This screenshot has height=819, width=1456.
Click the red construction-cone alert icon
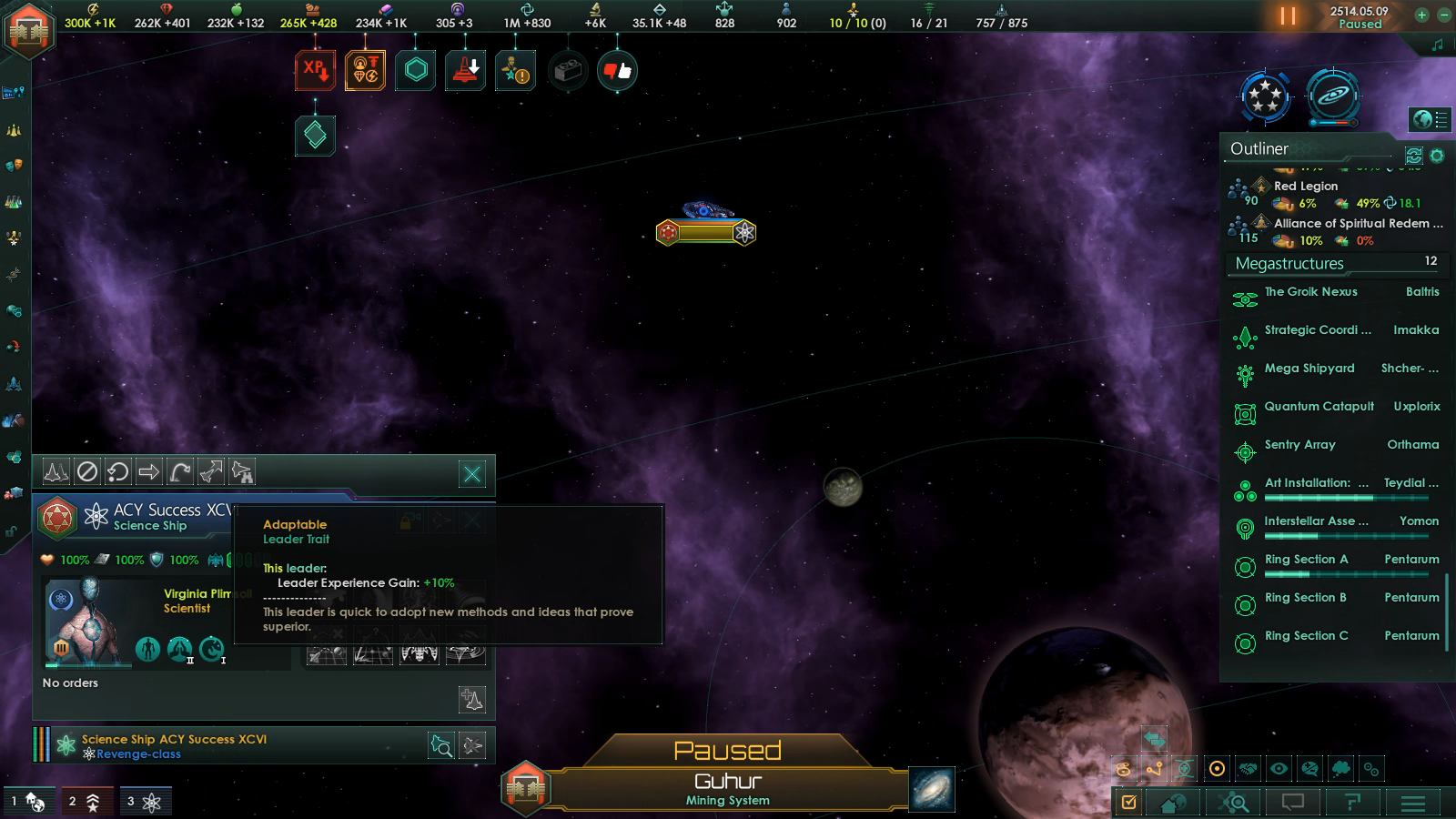point(466,68)
